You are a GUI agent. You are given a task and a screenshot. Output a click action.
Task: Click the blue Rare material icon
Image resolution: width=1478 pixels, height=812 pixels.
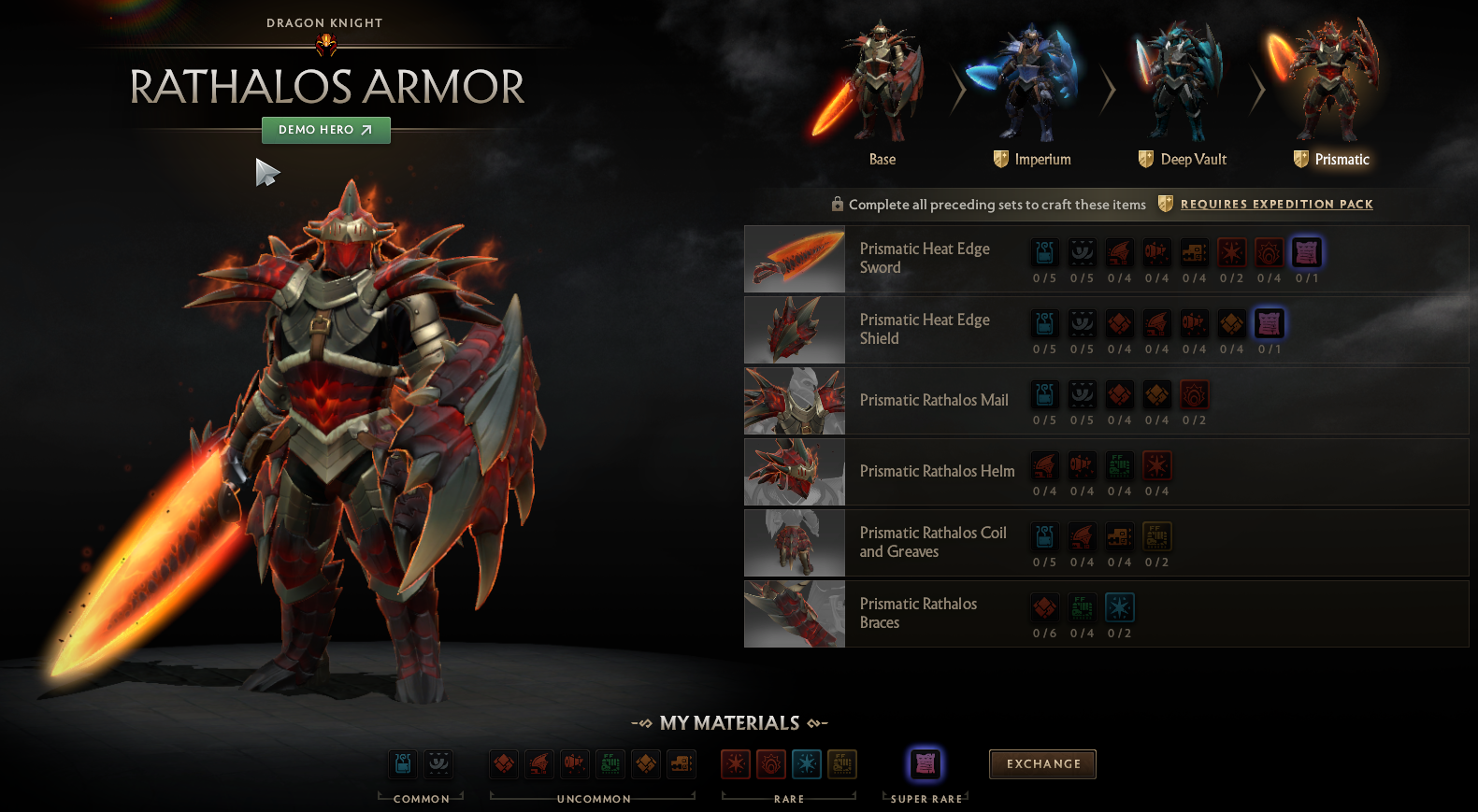pos(807,763)
